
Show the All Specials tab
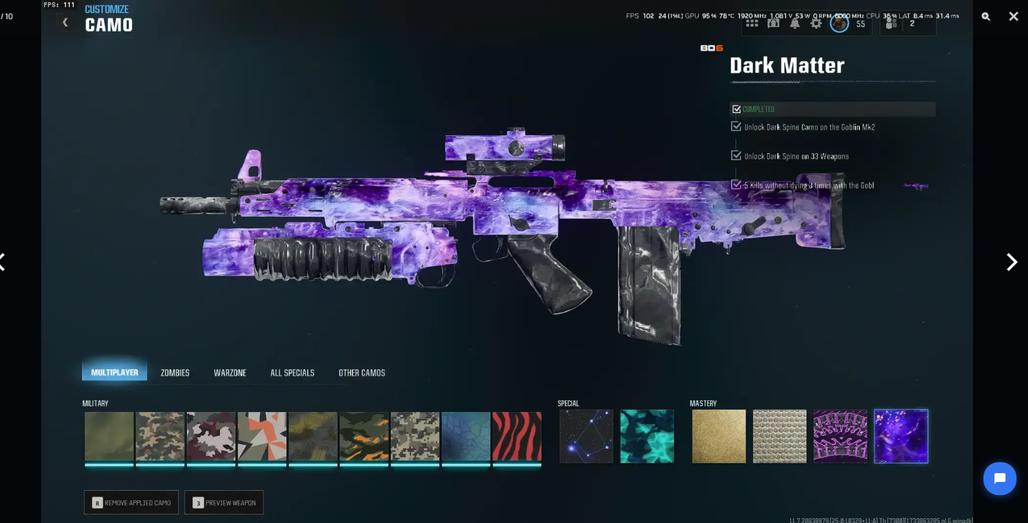(292, 373)
